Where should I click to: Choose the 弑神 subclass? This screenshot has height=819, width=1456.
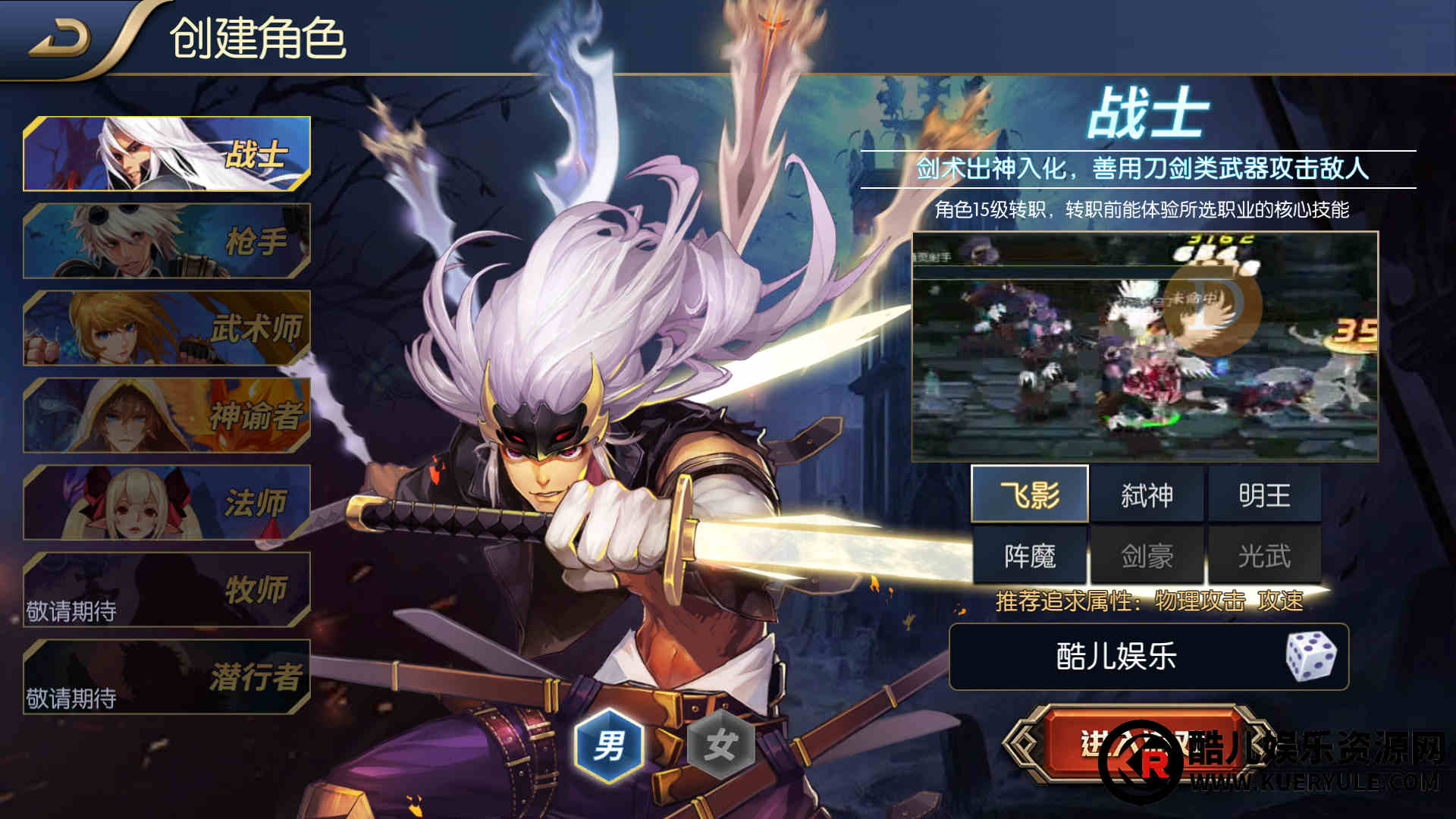1147,495
